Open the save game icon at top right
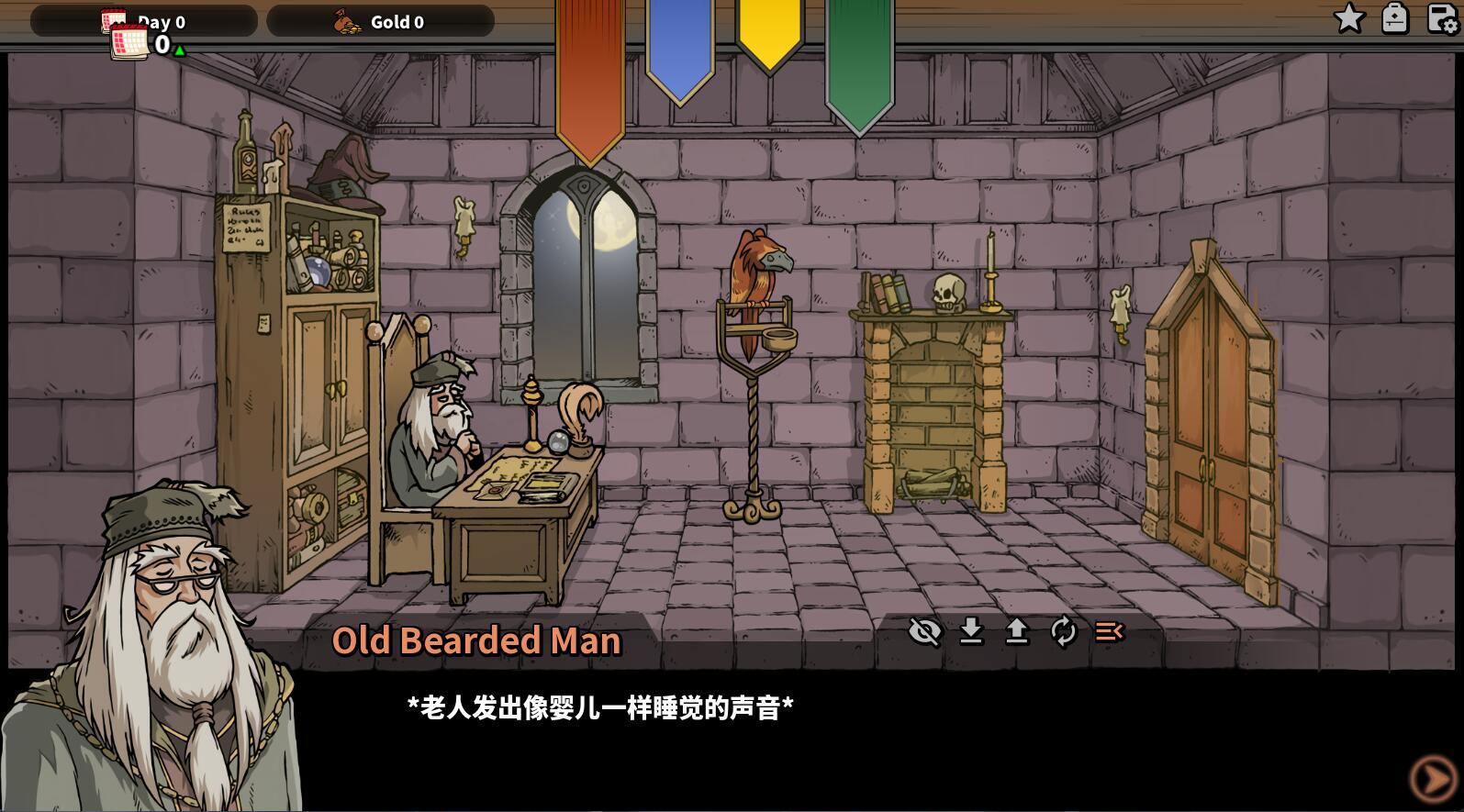Viewport: 1464px width, 812px height. coord(1436,18)
